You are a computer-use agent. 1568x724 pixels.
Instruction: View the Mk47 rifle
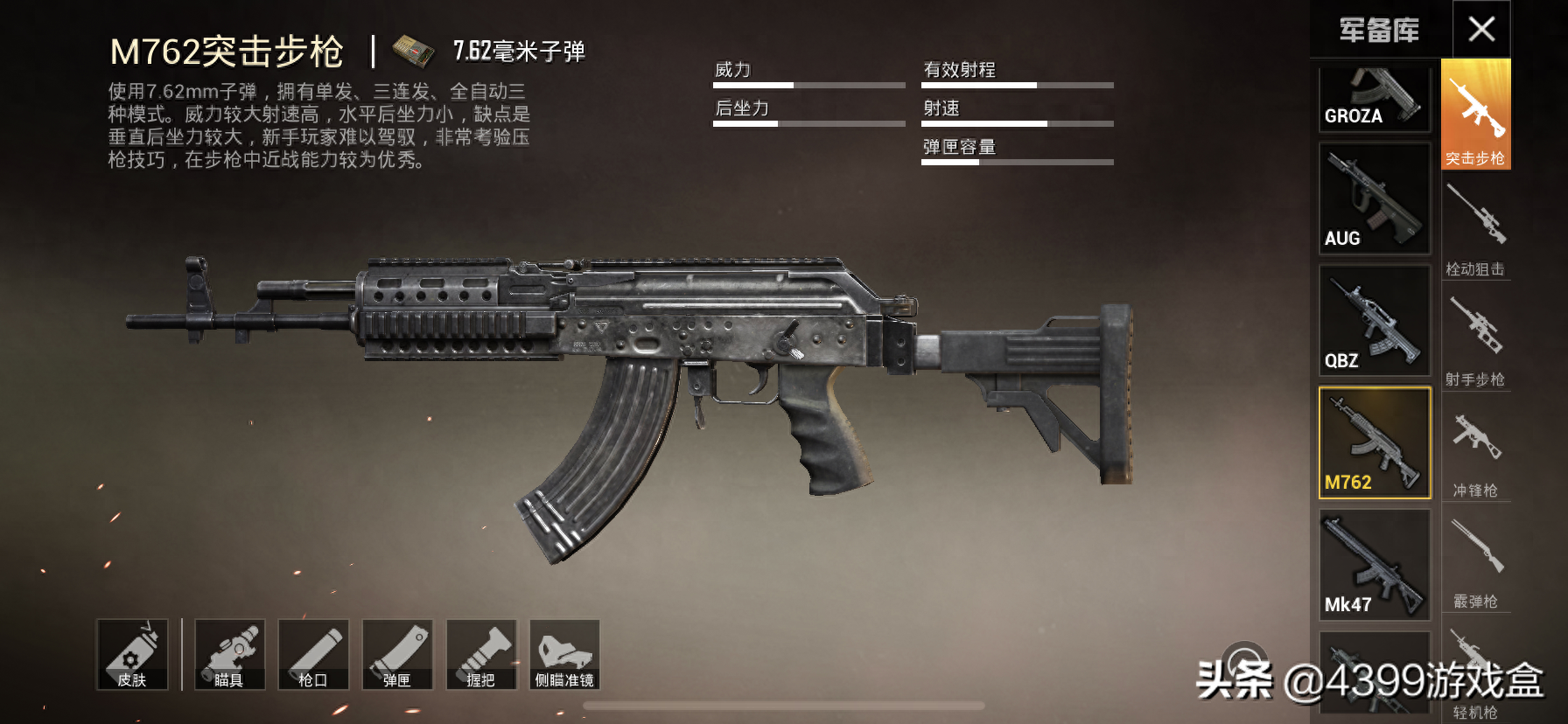[1374, 566]
